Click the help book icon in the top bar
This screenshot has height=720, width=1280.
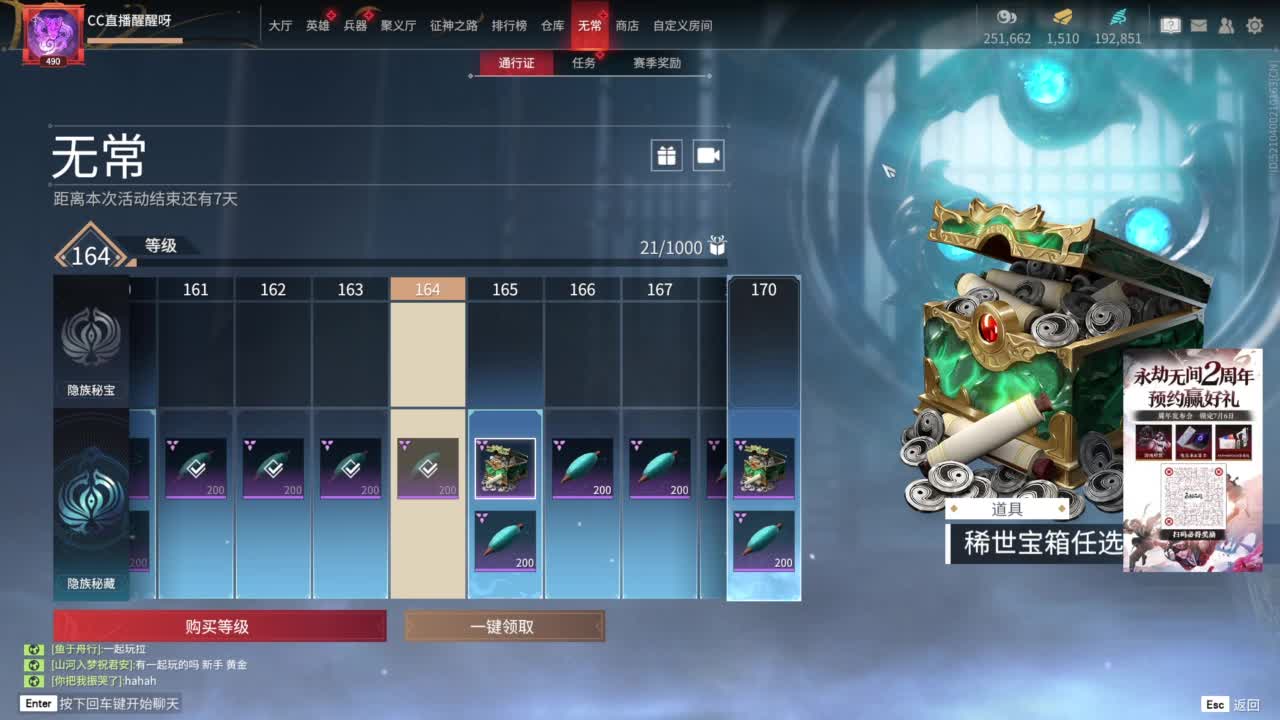click(x=1172, y=25)
